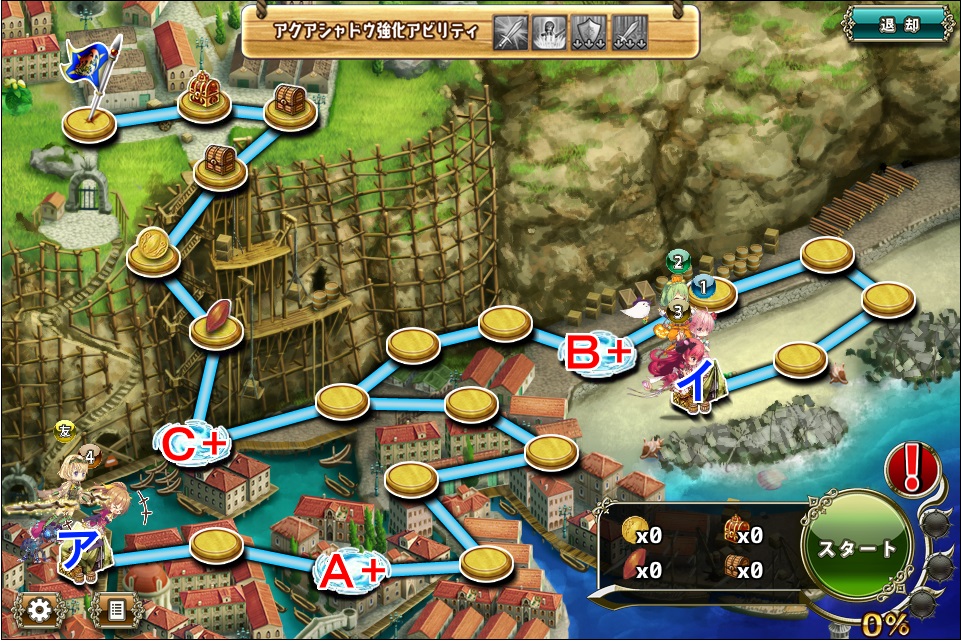Retreat using the 退却 button

pyautogui.click(x=895, y=25)
